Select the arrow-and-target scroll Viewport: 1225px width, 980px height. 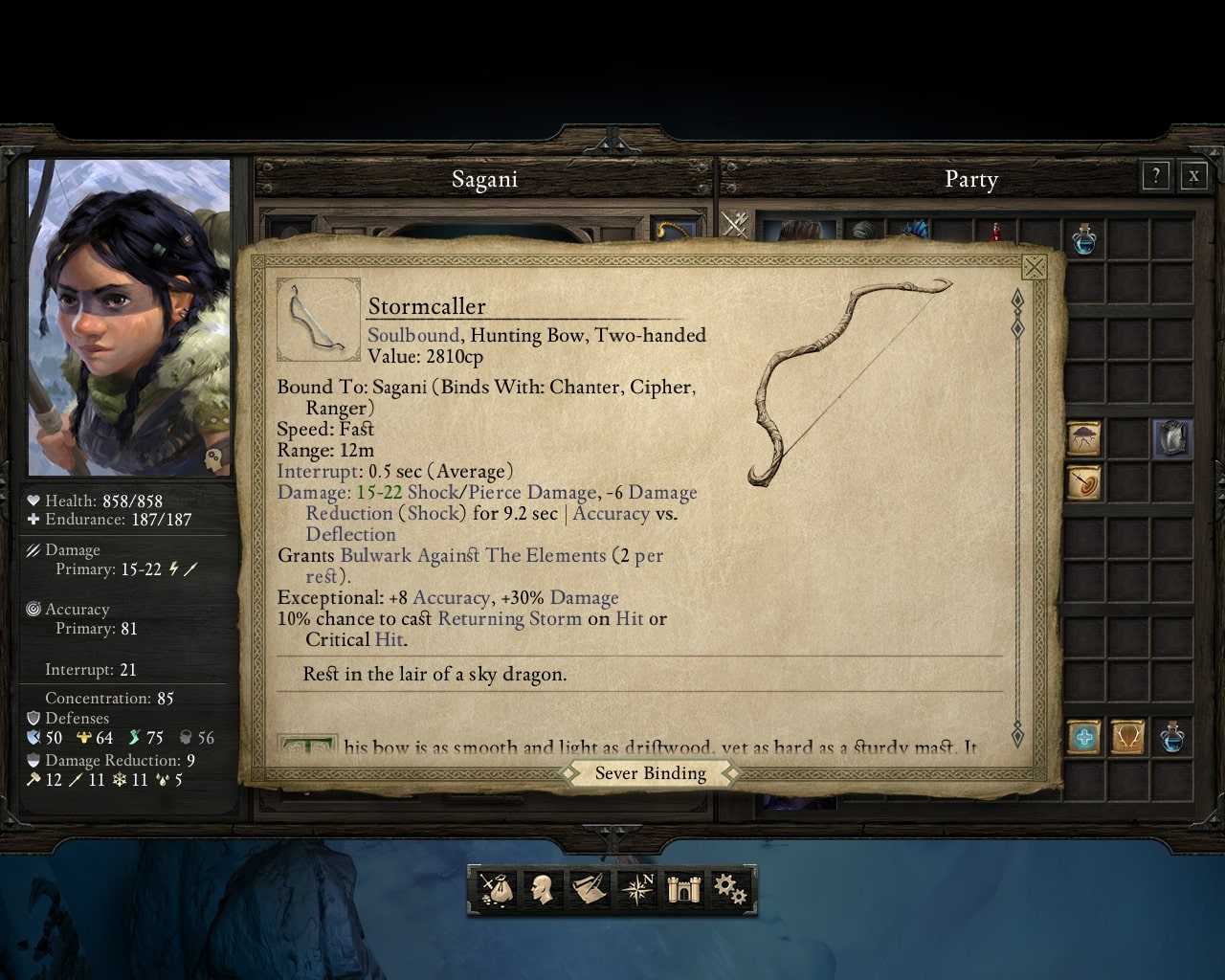(x=1084, y=482)
